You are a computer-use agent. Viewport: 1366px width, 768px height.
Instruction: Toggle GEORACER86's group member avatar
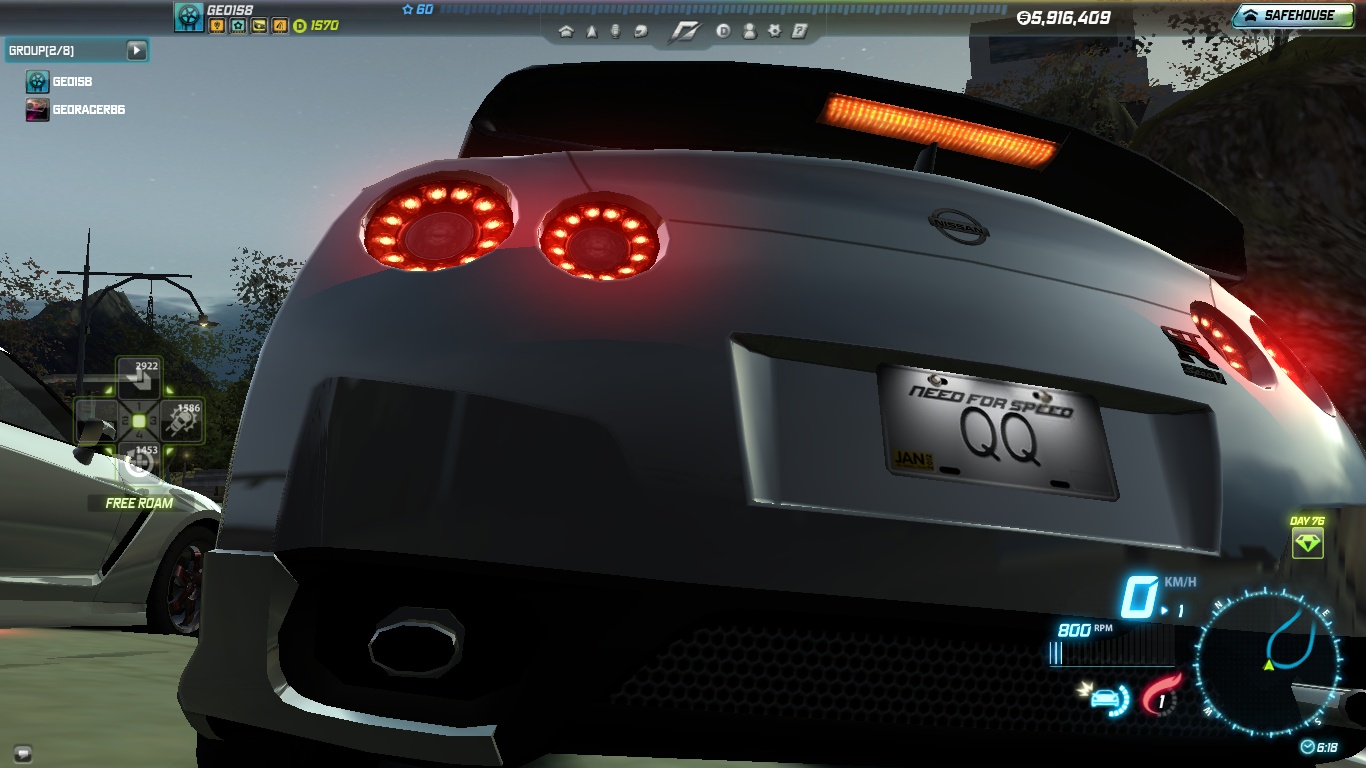pyautogui.click(x=37, y=110)
